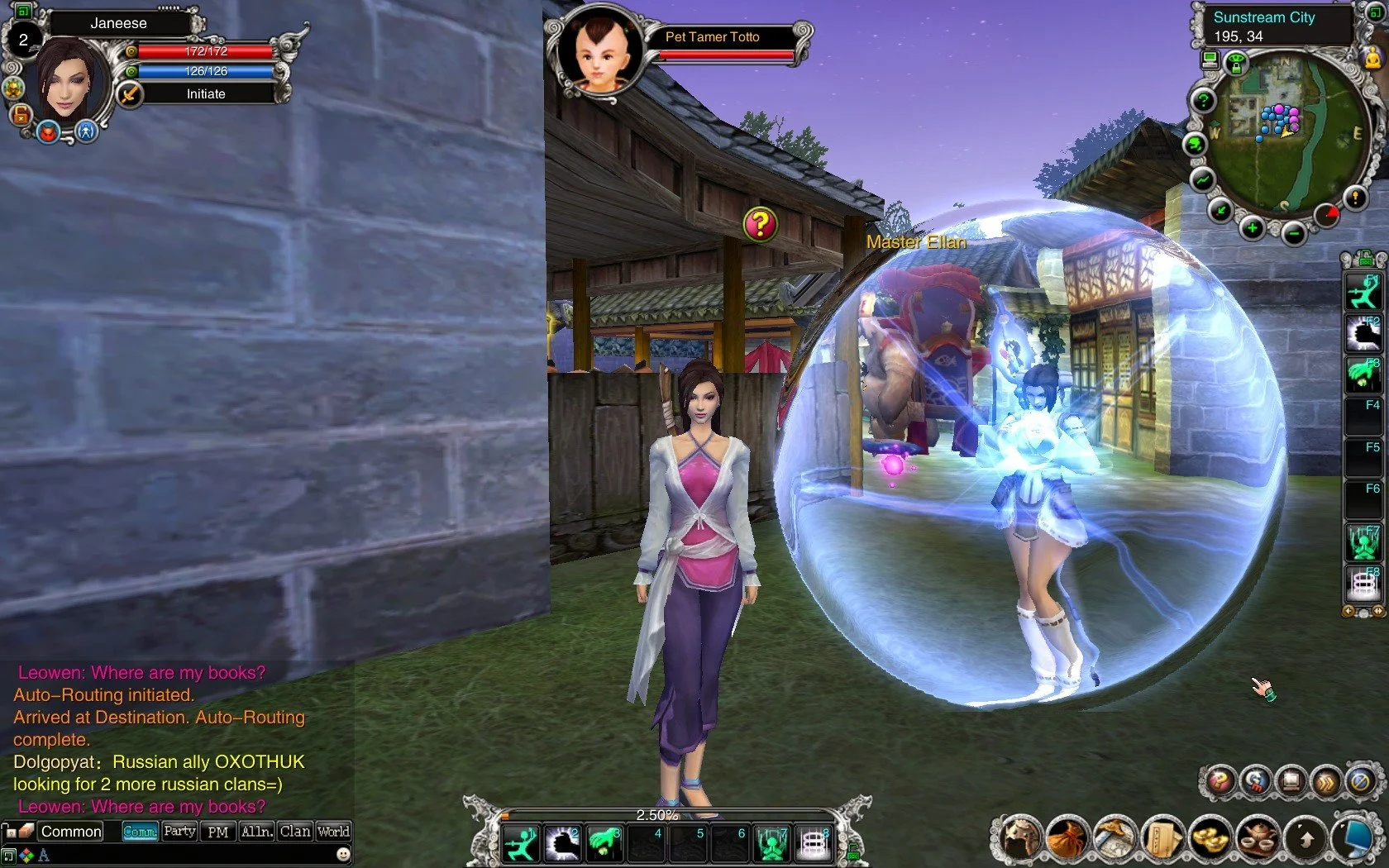
Task: Activate the white claw skill on the hotbar
Action: [x=564, y=843]
